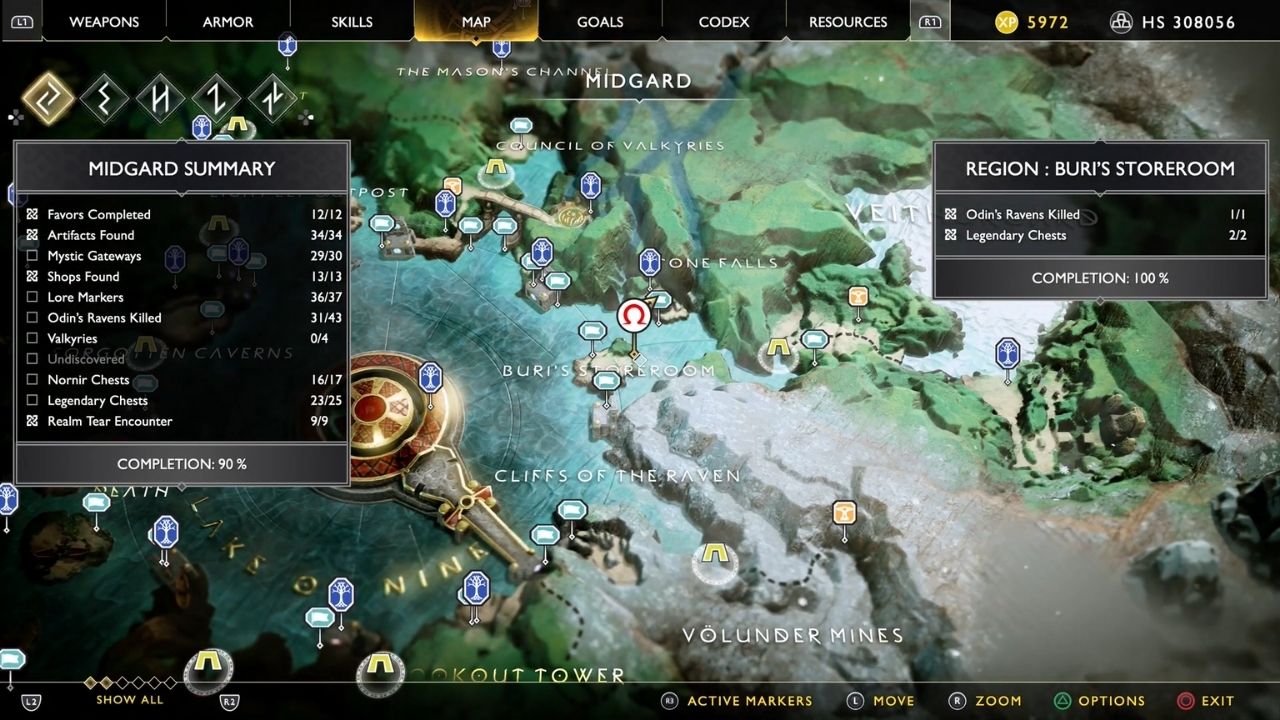Click the Show All marker filter
Screen dimensions: 1280x720
pyautogui.click(x=130, y=700)
